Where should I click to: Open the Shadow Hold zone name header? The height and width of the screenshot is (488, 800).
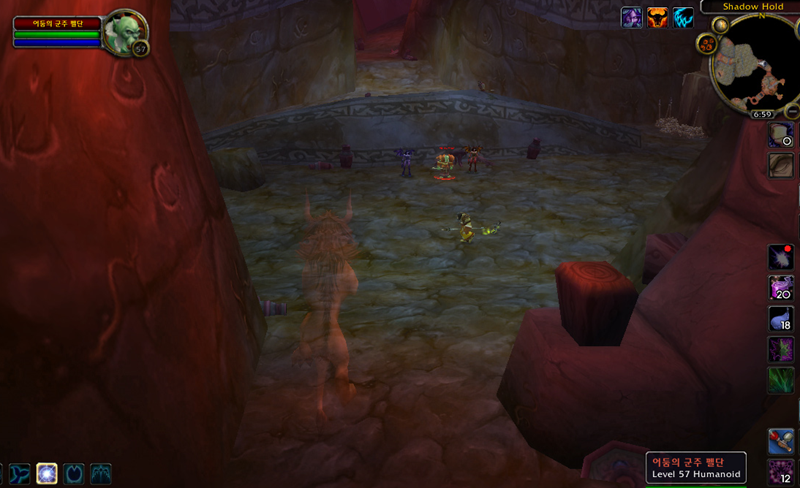click(749, 6)
